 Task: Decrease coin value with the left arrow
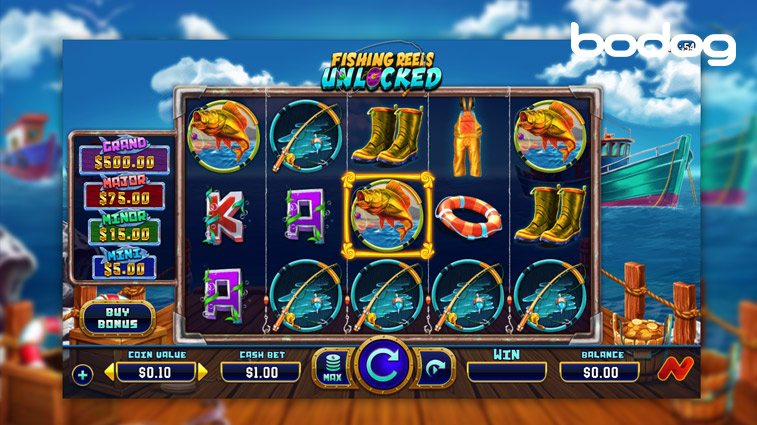click(109, 372)
